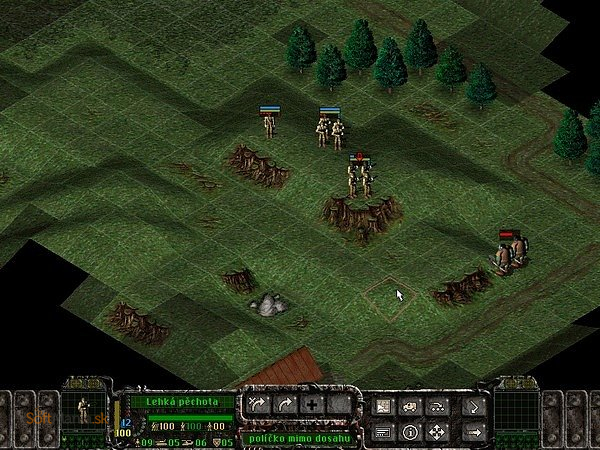600x450 pixels.
Task: Choose the plus sign action button
Action: pos(312,405)
